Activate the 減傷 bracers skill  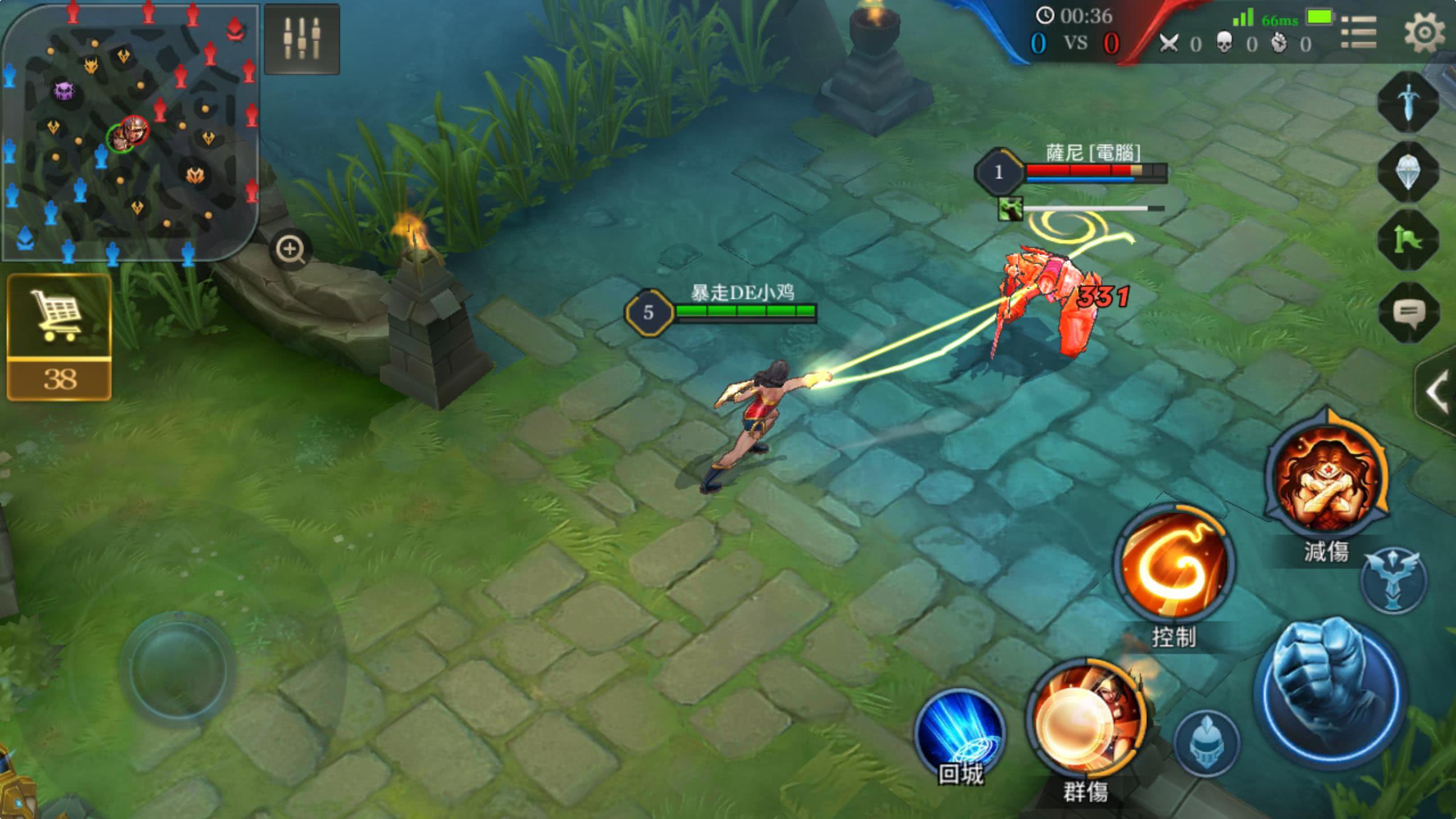tap(1326, 478)
